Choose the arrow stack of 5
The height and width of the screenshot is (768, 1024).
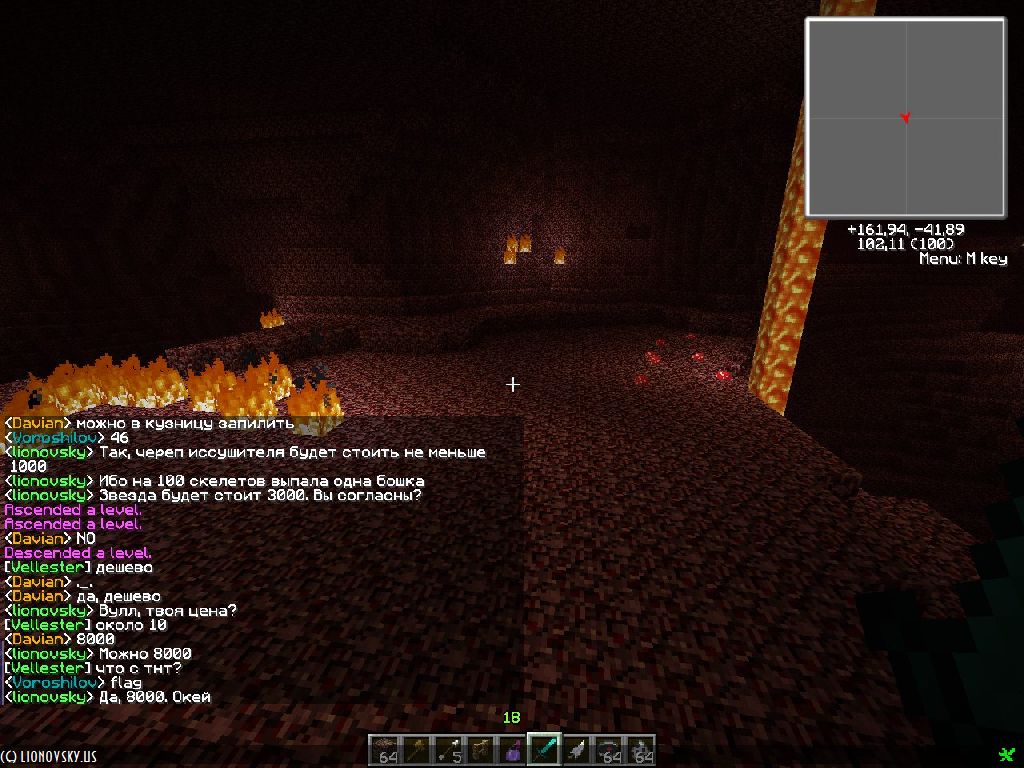coord(448,750)
